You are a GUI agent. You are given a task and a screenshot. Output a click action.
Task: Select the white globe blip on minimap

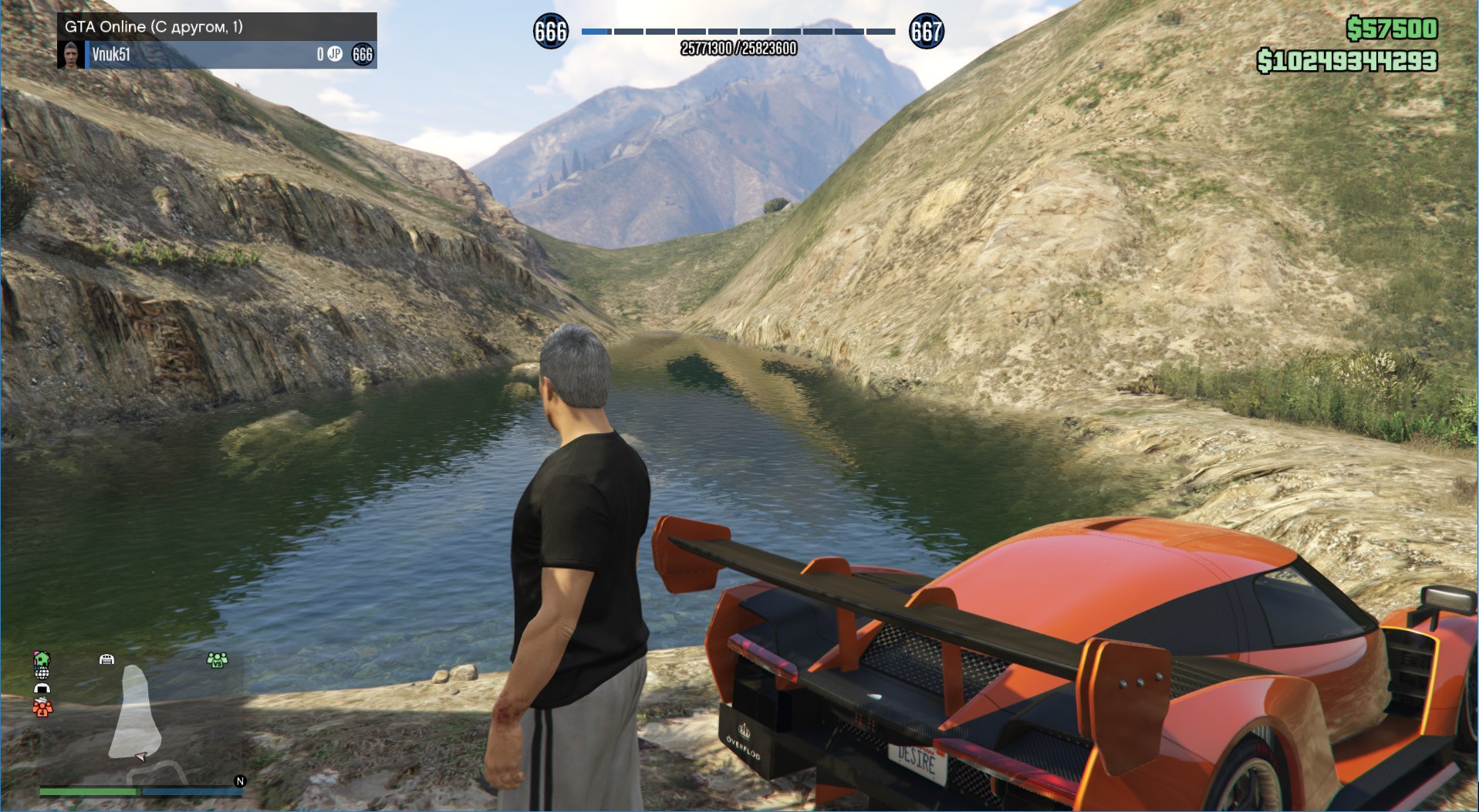pos(42,673)
